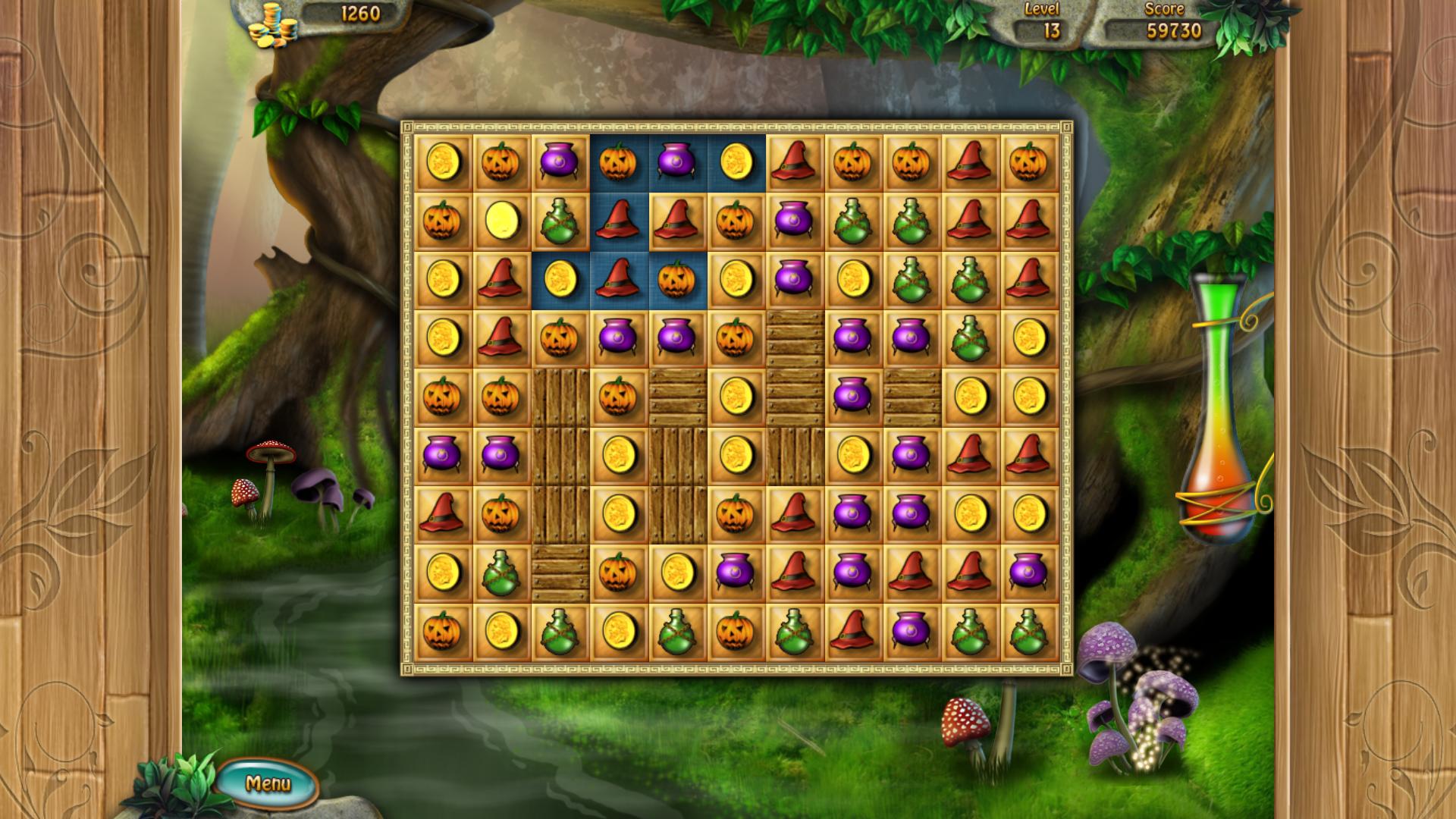Choose the purple cauldron flanked by wooden crates
The image size is (1456, 819).
(x=852, y=397)
